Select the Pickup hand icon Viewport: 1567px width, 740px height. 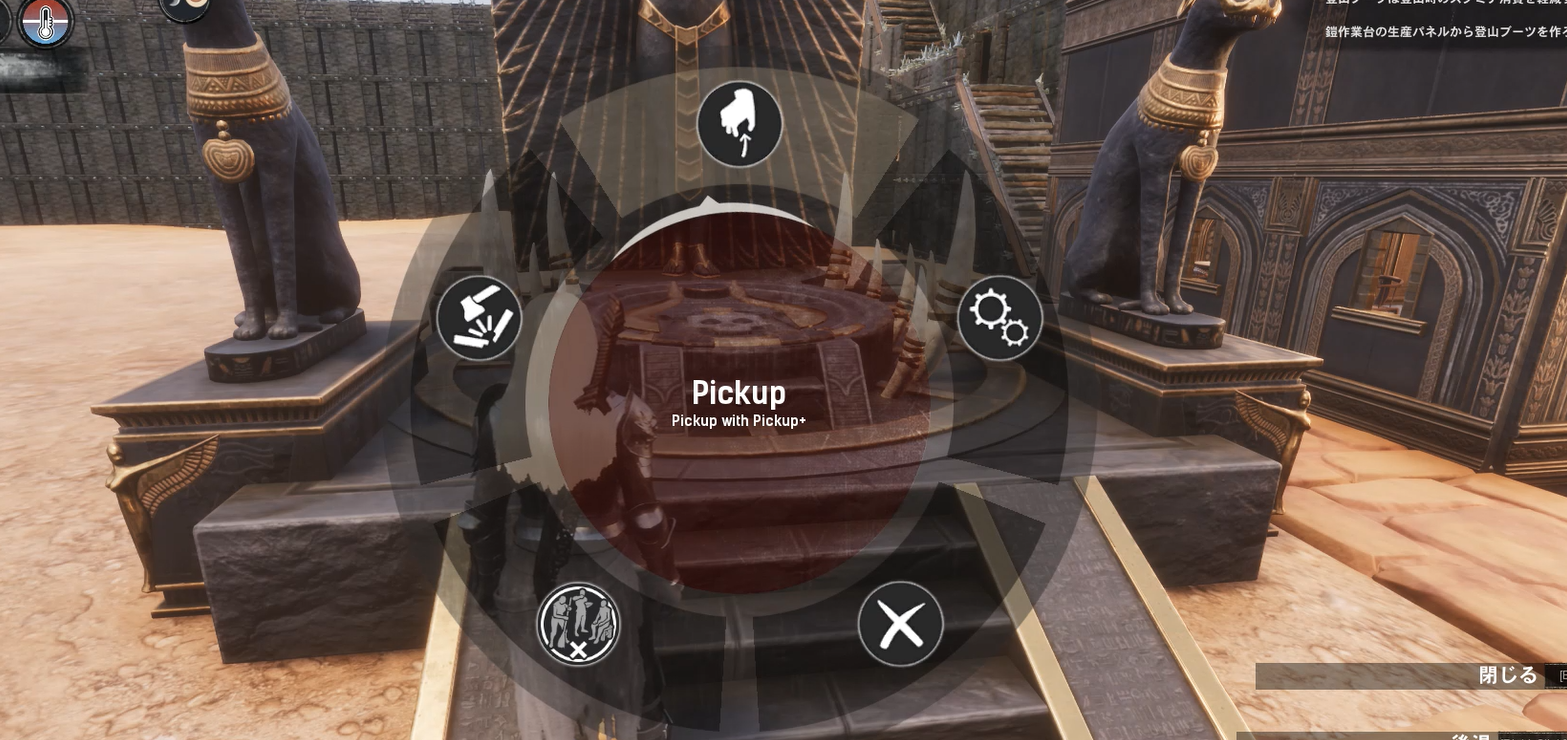[737, 124]
